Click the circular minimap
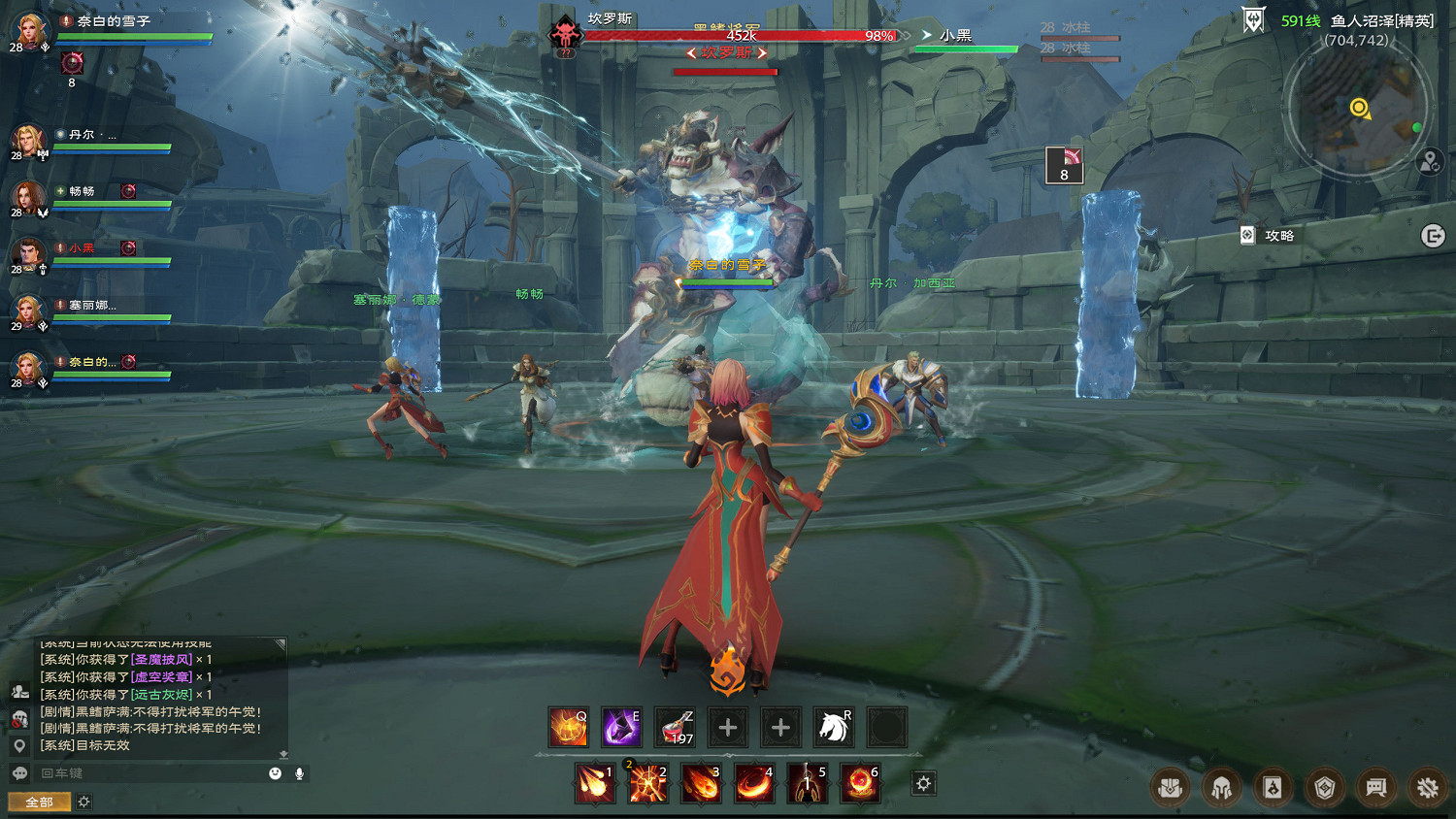1456x819 pixels. (x=1357, y=109)
